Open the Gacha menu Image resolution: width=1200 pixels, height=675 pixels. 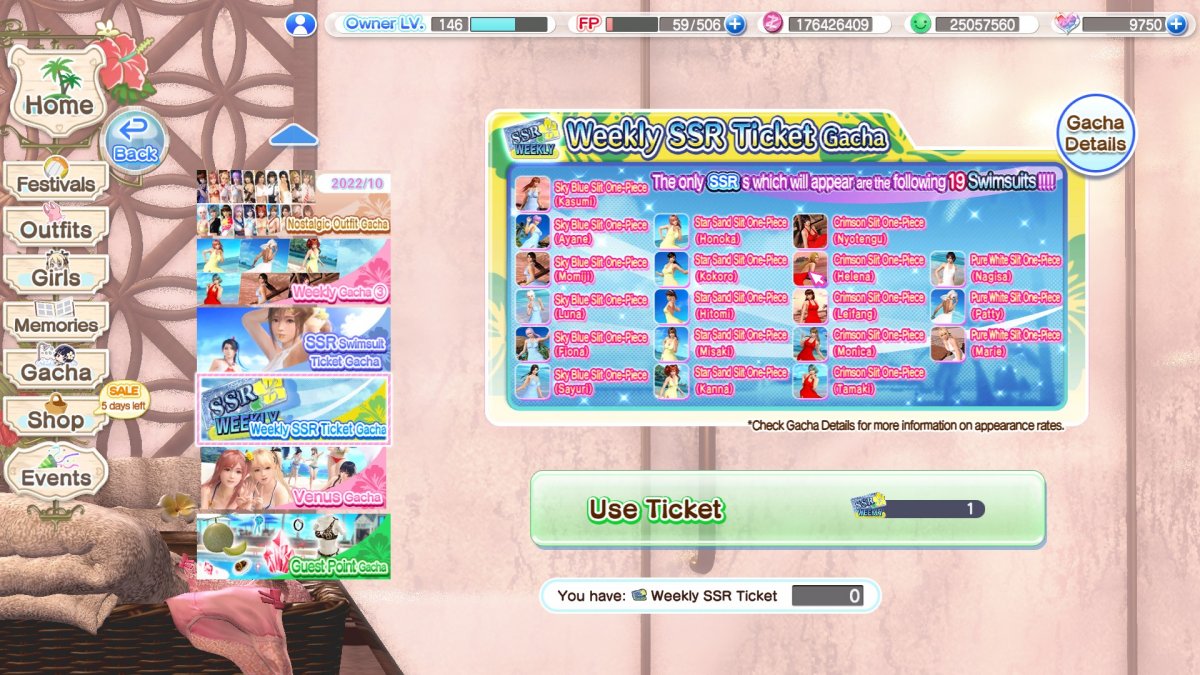pos(56,371)
